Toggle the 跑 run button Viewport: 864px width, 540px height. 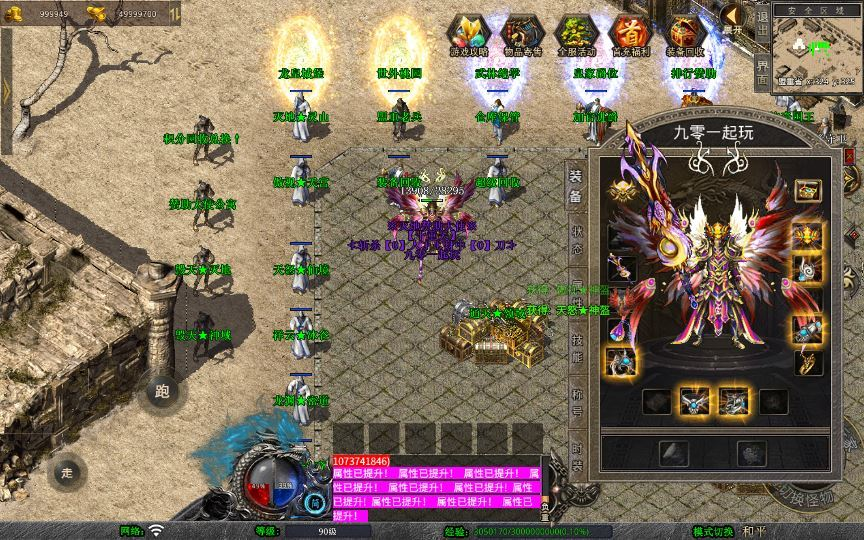164,392
